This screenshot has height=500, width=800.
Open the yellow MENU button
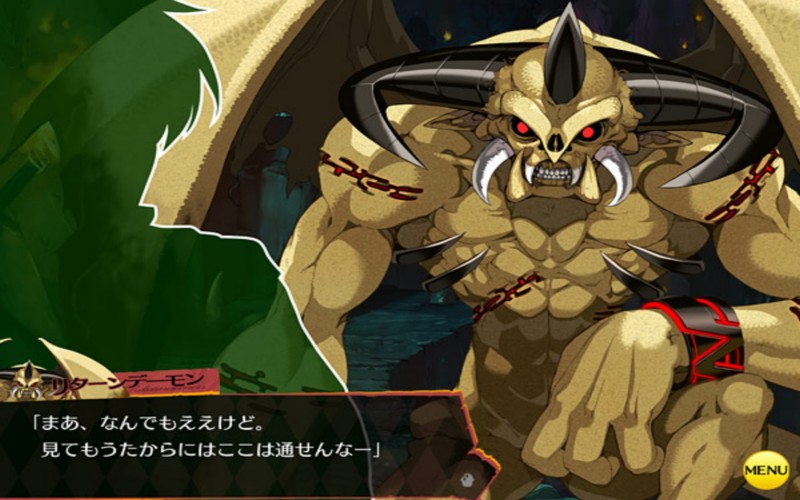click(x=766, y=468)
